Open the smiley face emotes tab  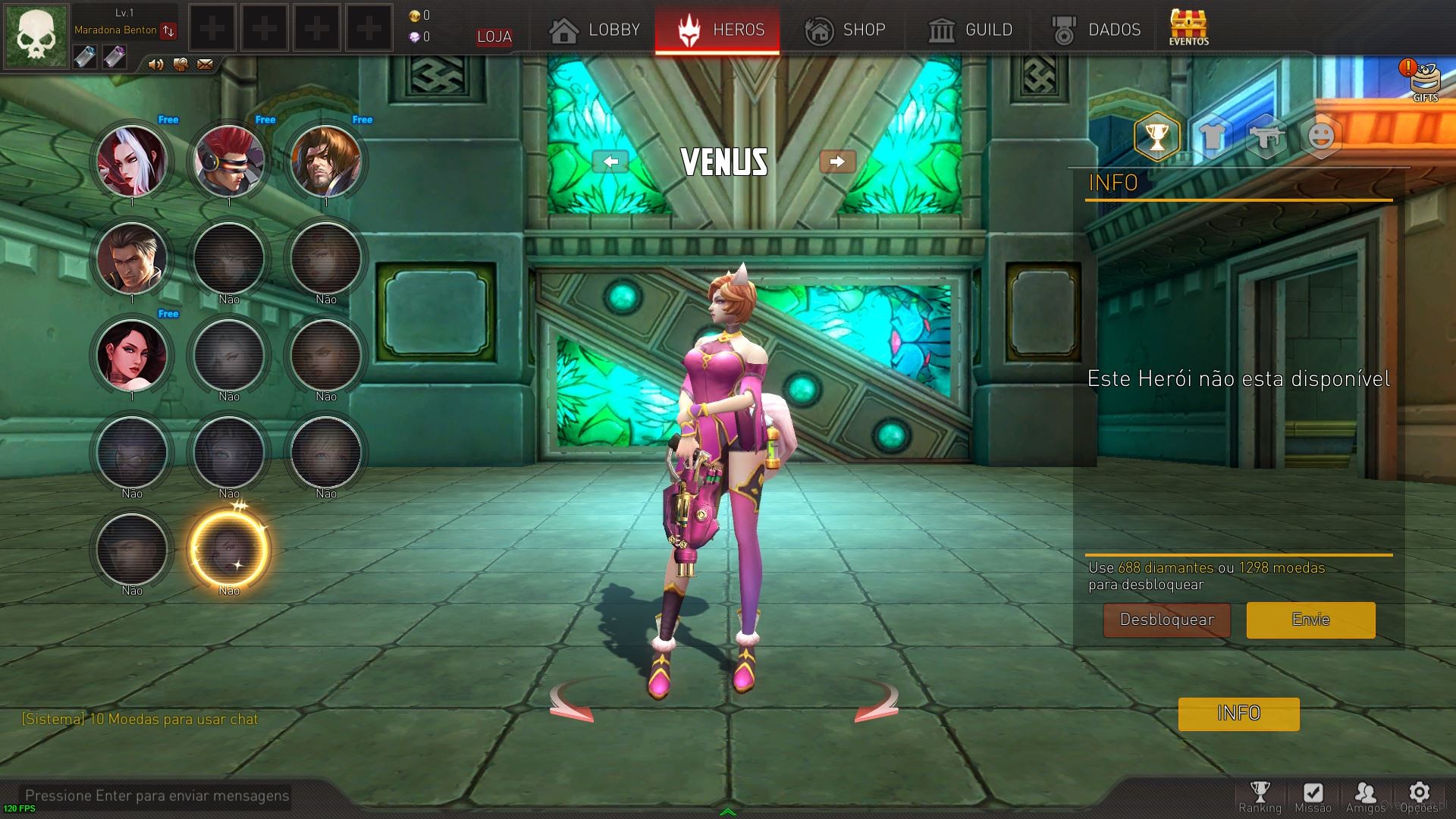pos(1321,137)
